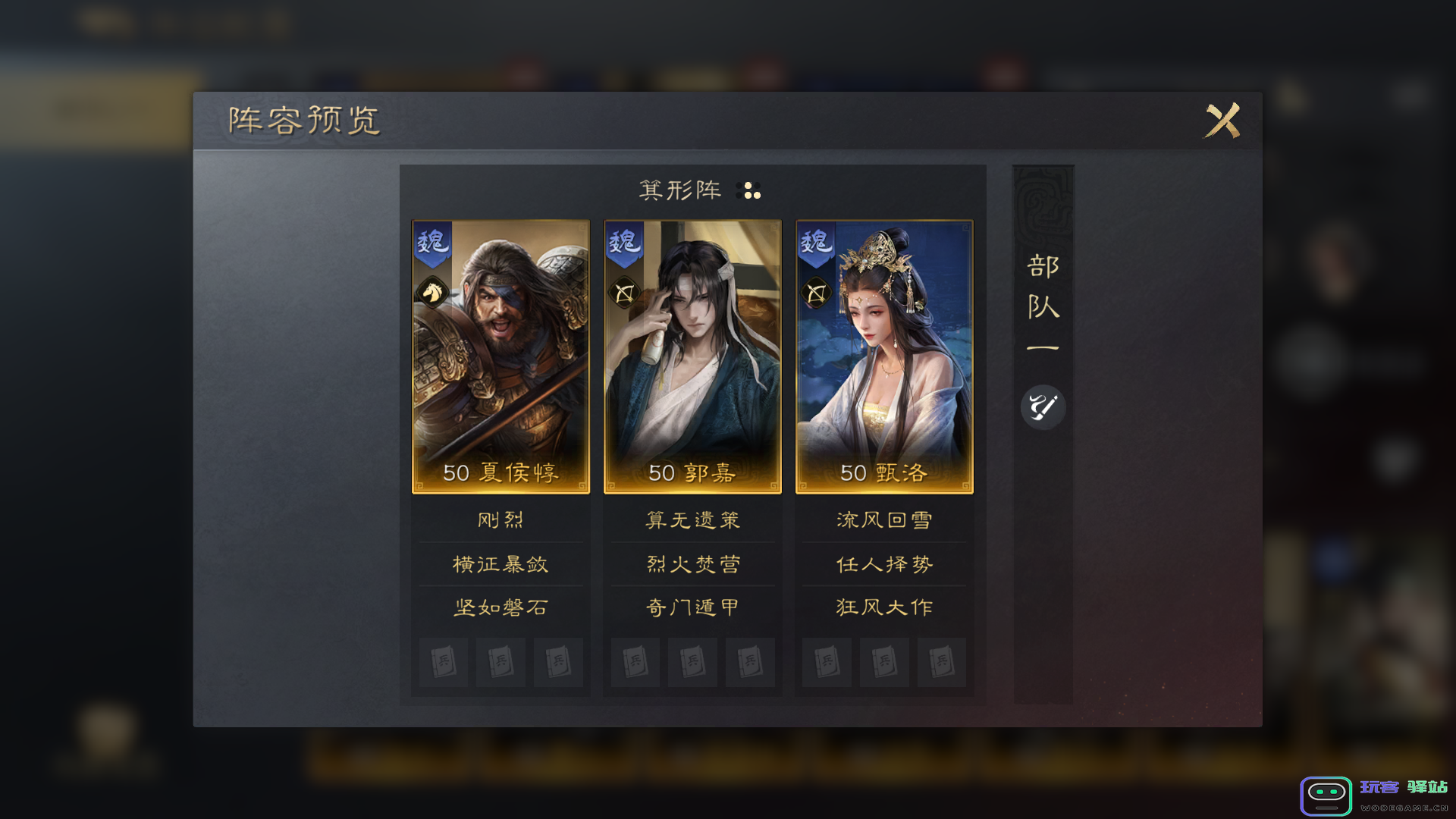1456x819 pixels.
Task: Click the last soldier book slot under 甄洛
Action: (x=942, y=662)
